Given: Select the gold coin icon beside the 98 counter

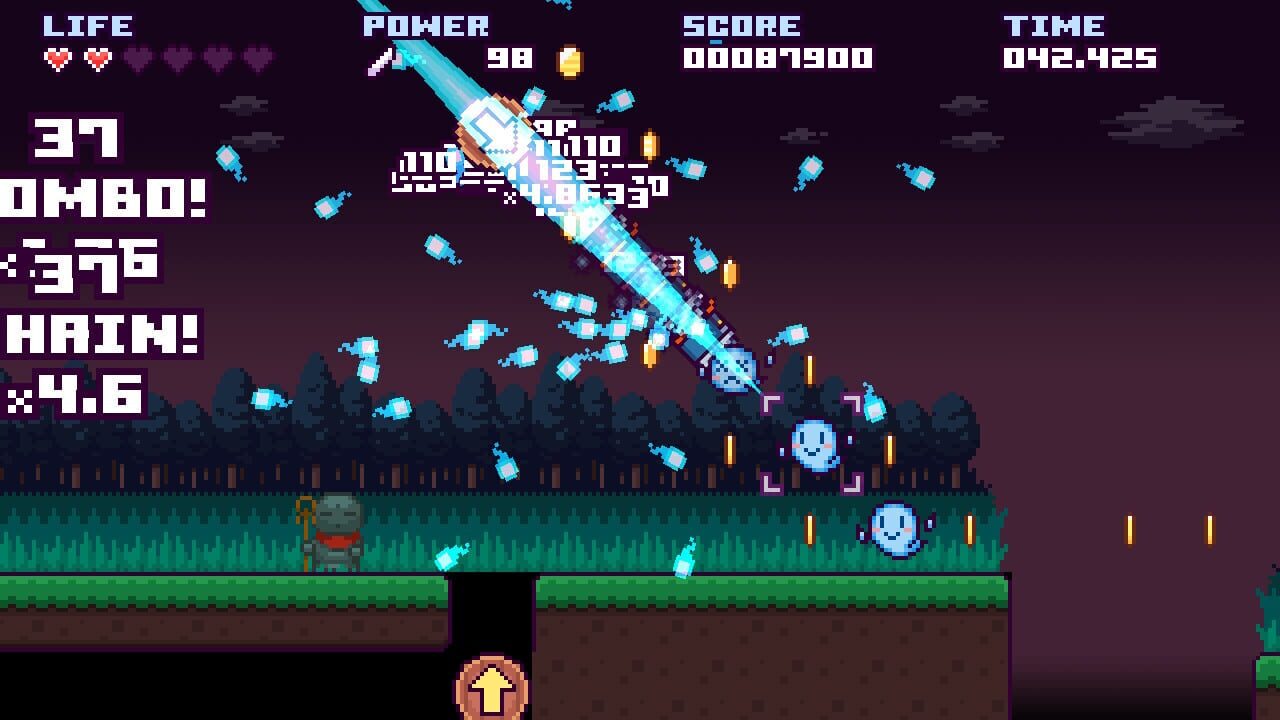Looking at the screenshot, I should [570, 60].
